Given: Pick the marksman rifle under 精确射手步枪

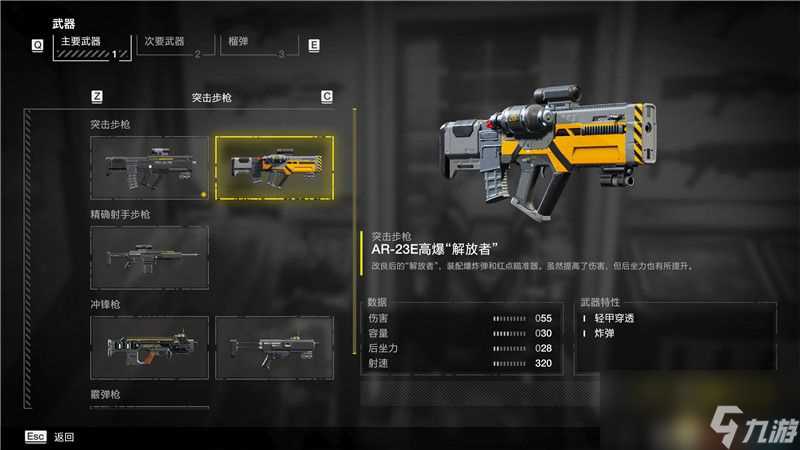Looking at the screenshot, I should tap(149, 257).
